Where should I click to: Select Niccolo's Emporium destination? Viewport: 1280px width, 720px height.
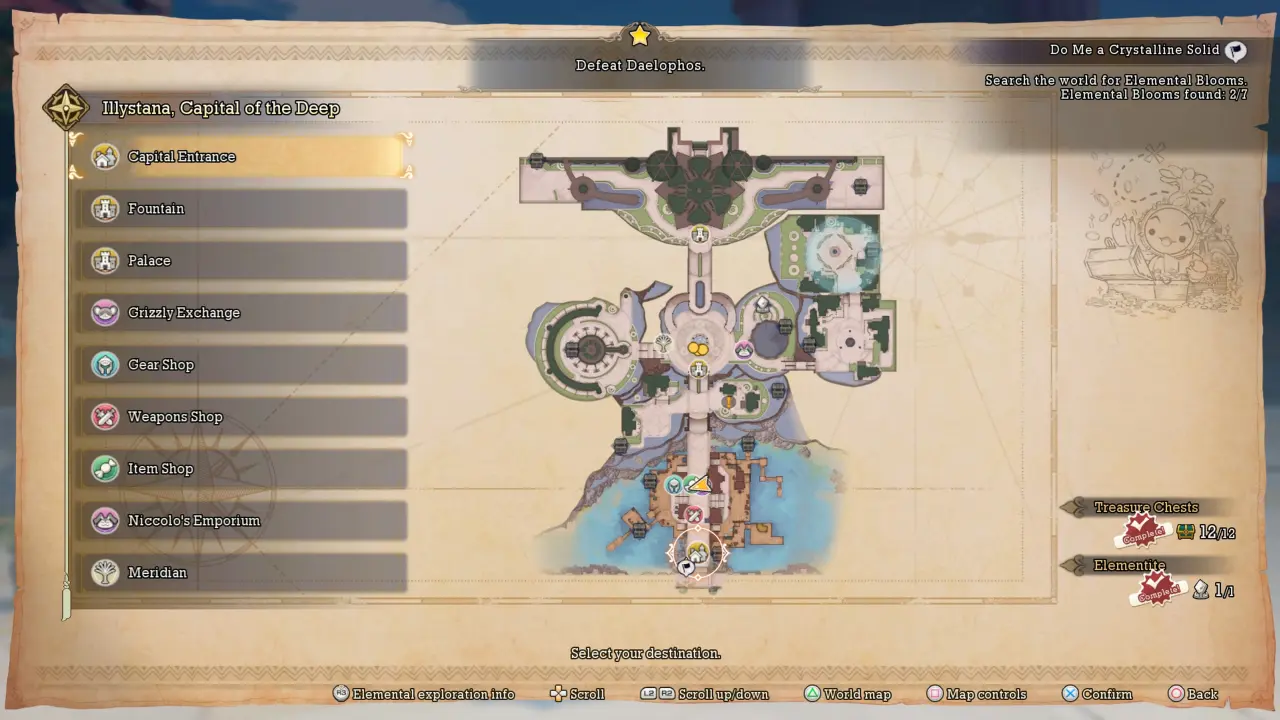[x=240, y=521]
